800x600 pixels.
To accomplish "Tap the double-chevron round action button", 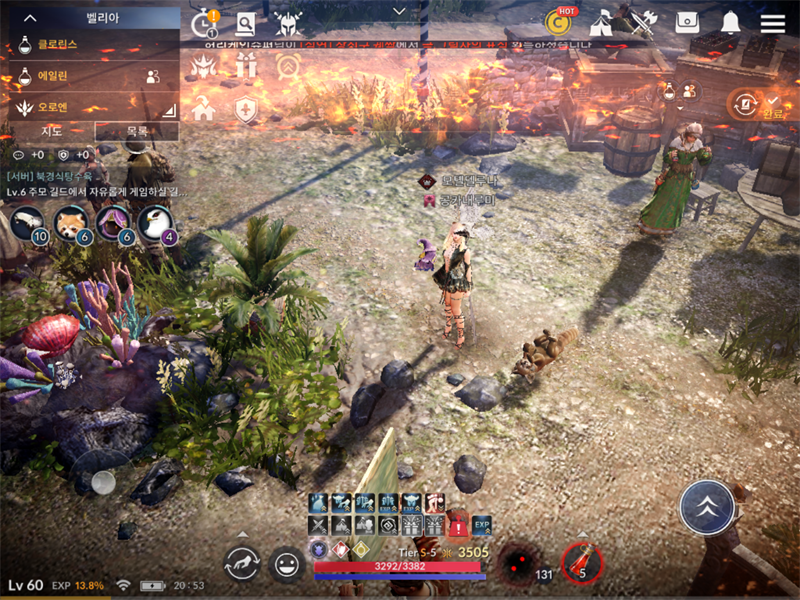I will point(708,507).
